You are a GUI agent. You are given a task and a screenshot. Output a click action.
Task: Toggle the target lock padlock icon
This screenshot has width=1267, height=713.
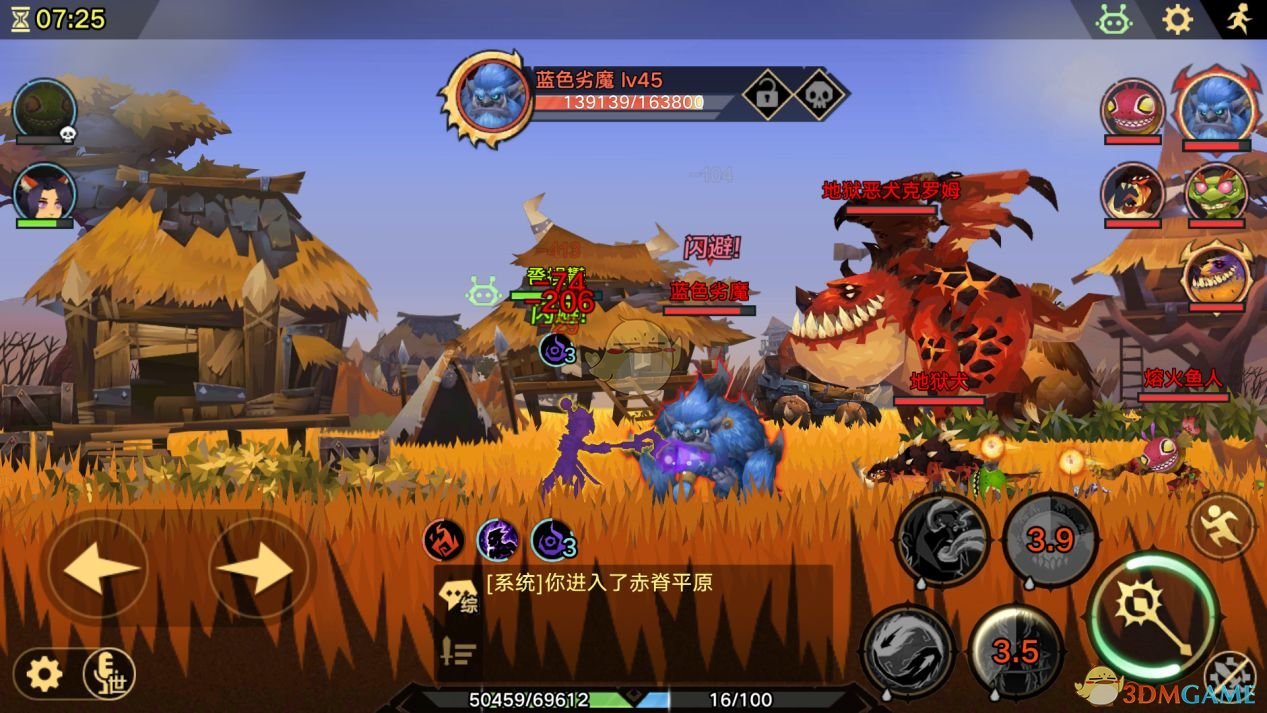[767, 95]
